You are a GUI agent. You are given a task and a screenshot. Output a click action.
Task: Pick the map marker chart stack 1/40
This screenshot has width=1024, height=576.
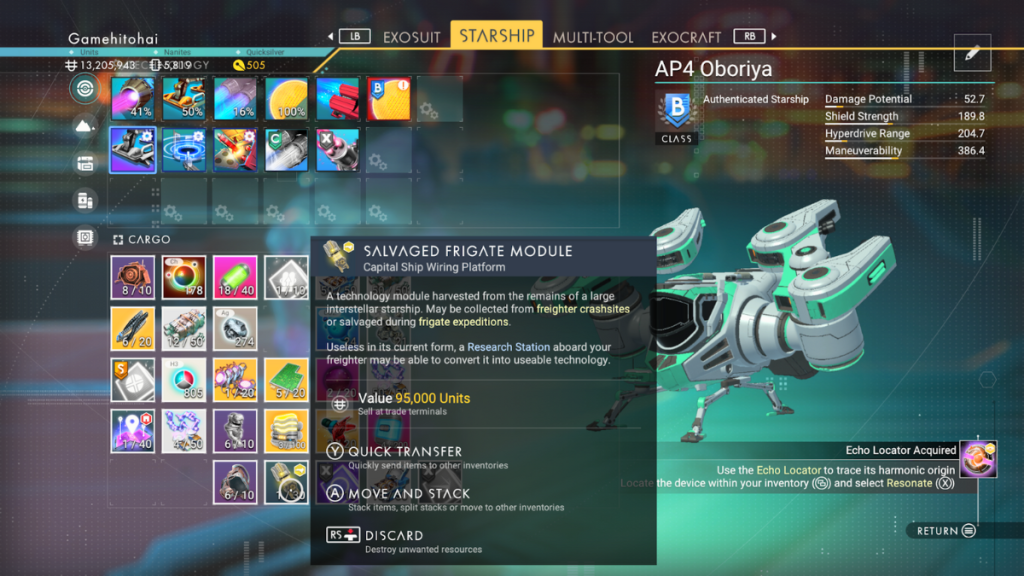[x=132, y=431]
